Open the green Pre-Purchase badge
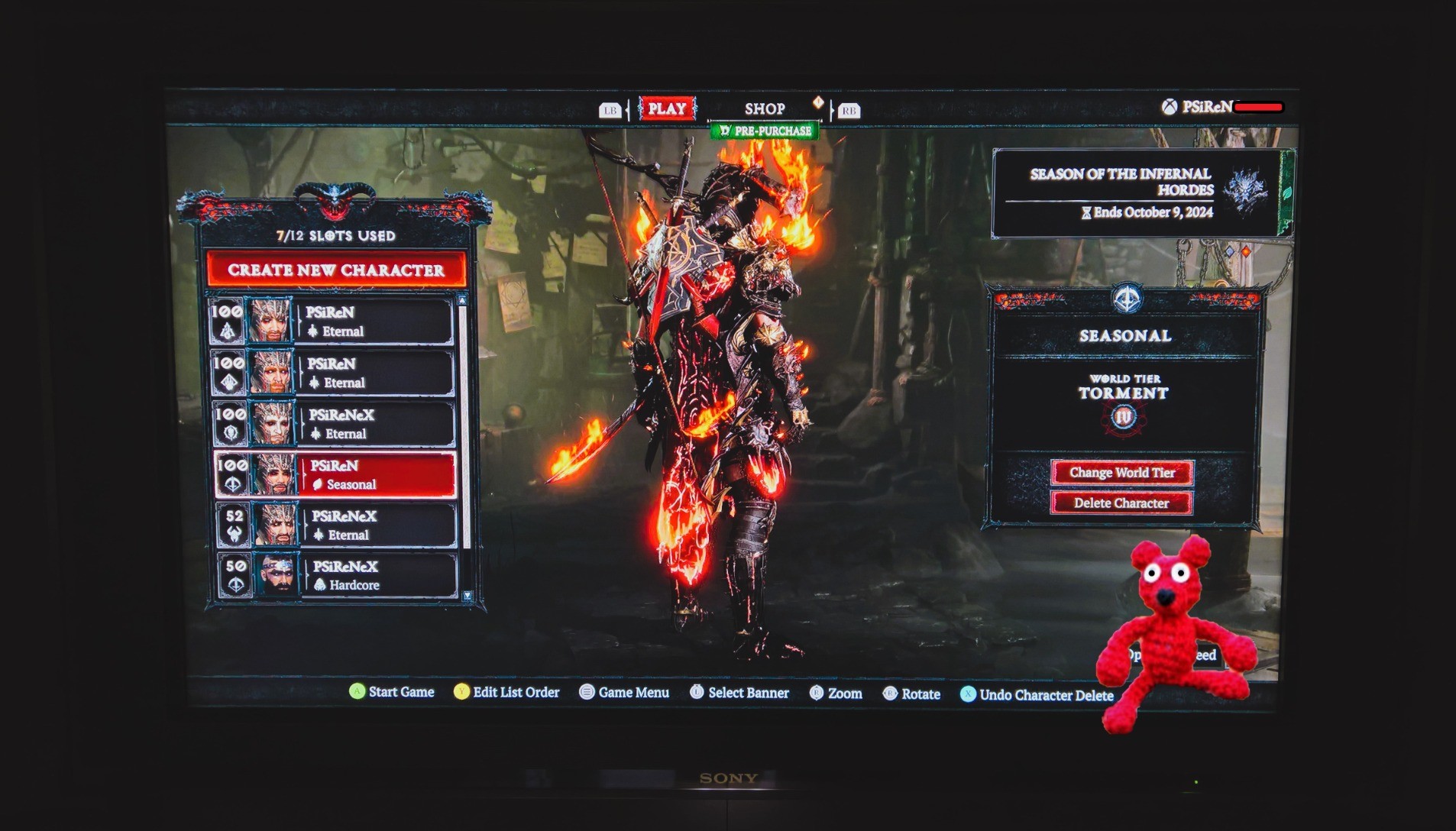The height and width of the screenshot is (831, 1456). (765, 131)
